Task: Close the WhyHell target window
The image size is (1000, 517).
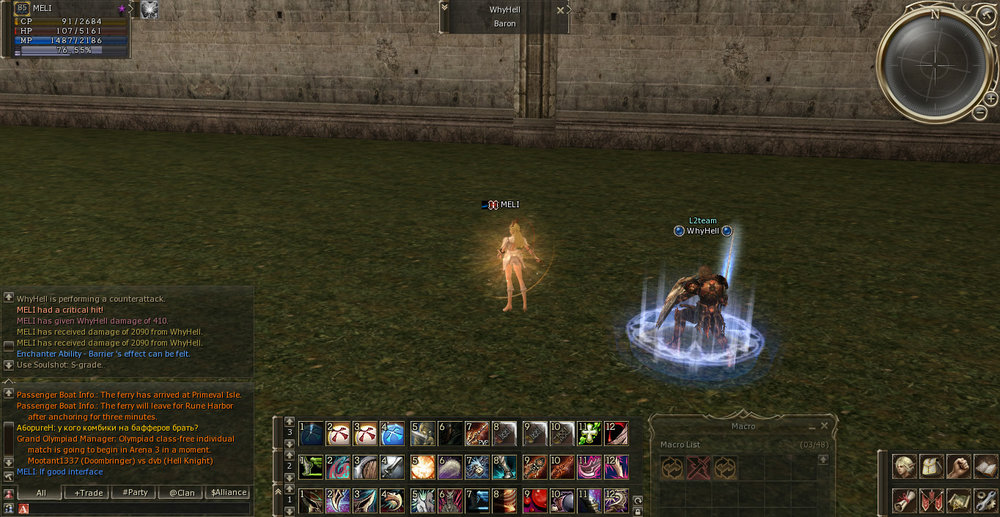Action: (x=560, y=9)
